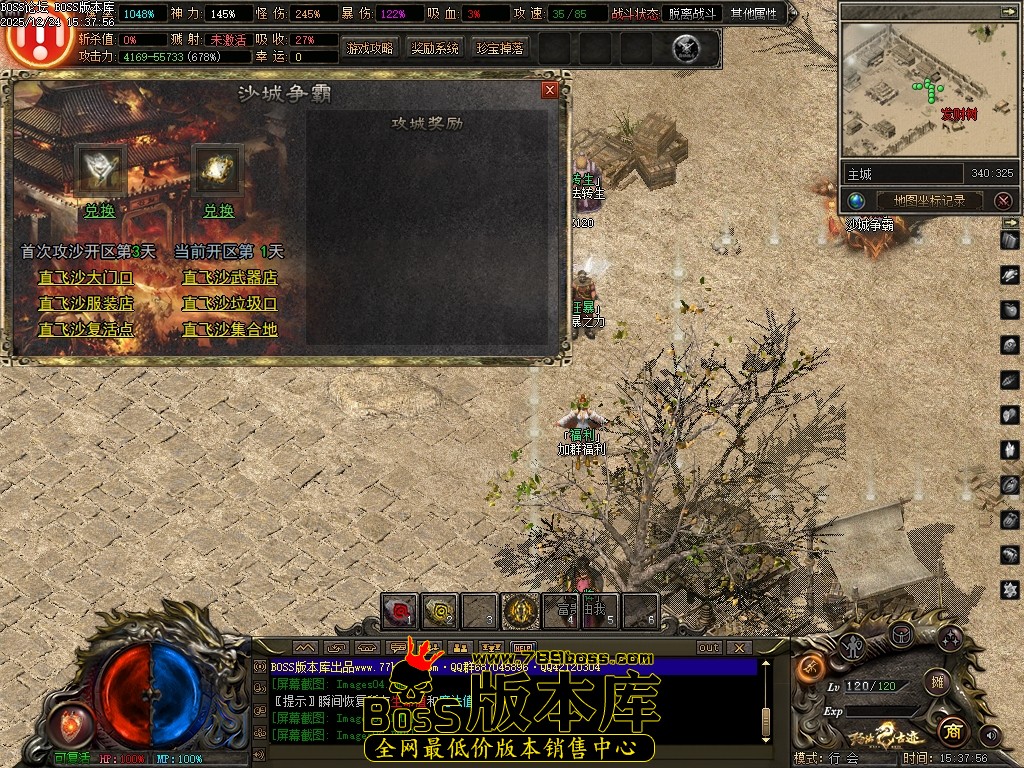Use the yellow scroll in hotbar slot 2

coord(440,610)
